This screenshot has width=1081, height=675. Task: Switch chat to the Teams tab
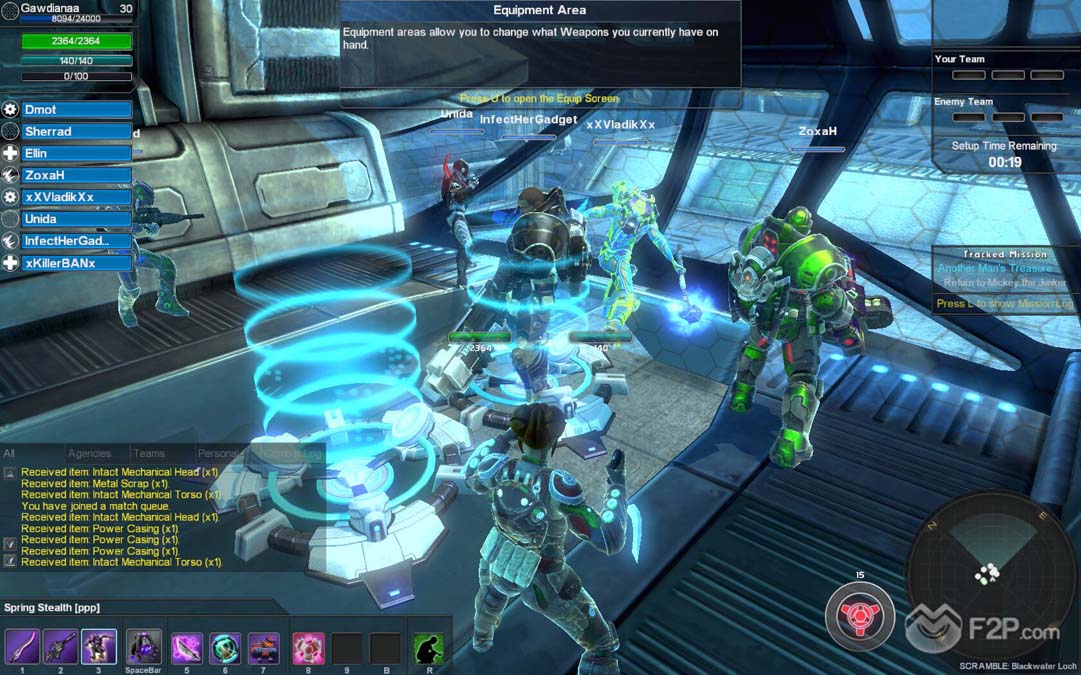[149, 454]
